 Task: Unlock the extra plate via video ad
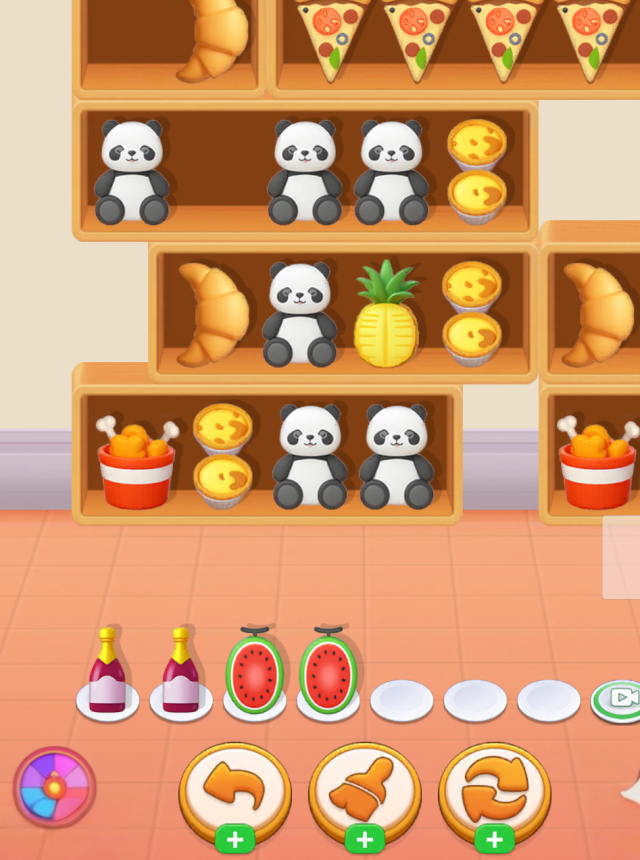617,698
